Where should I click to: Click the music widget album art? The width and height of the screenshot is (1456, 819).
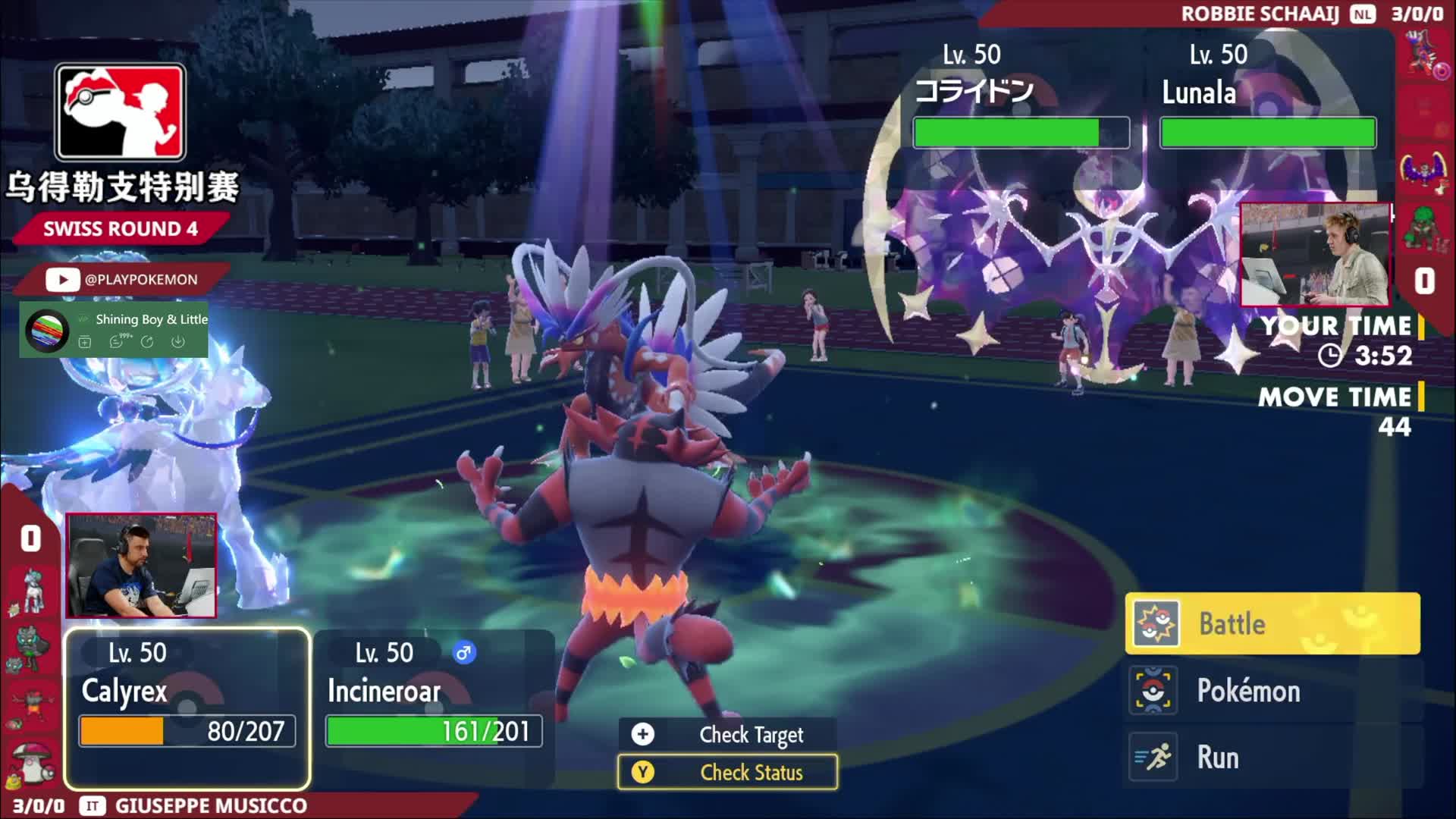pyautogui.click(x=47, y=331)
